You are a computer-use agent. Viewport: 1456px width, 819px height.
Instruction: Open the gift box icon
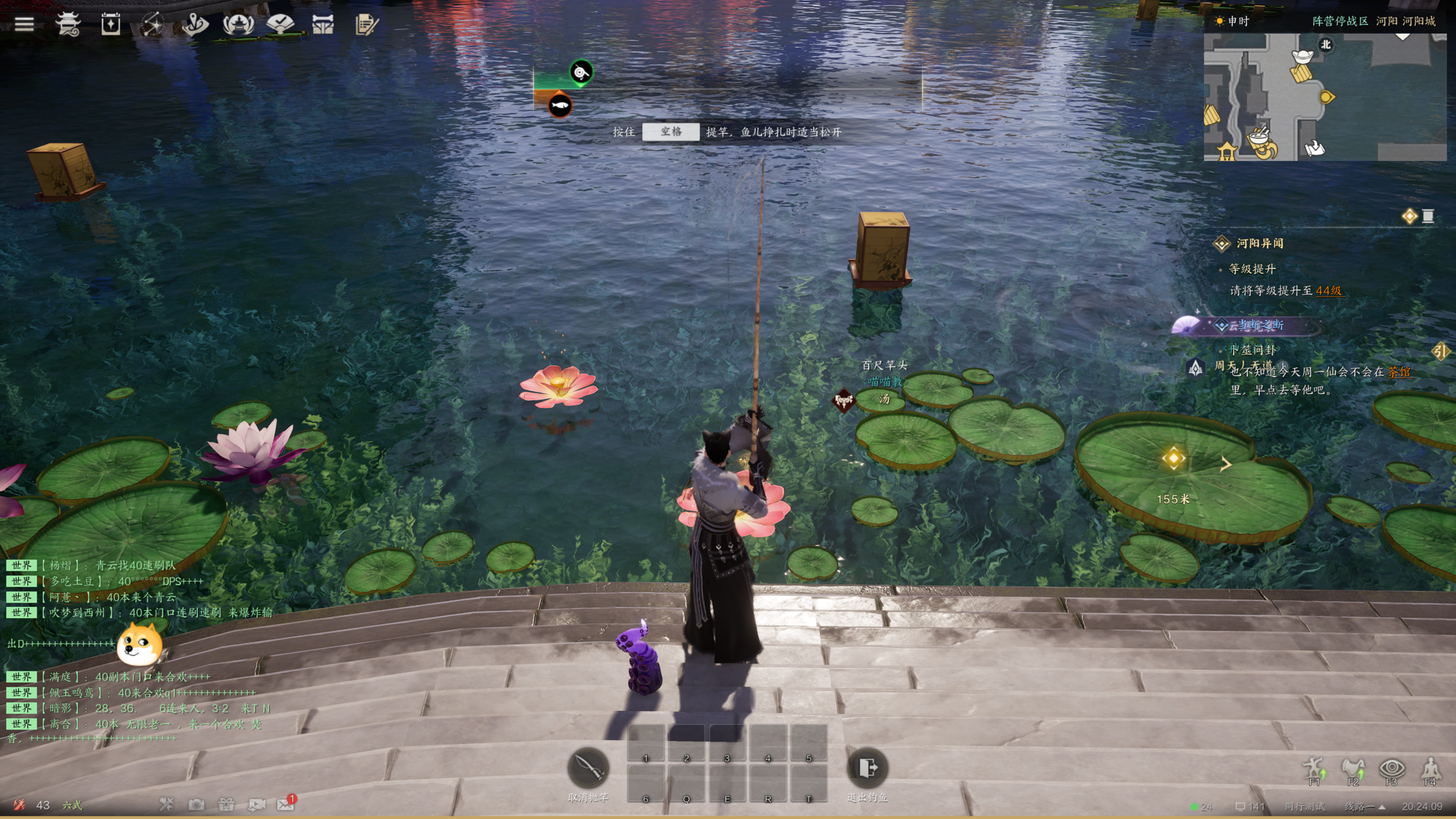click(x=227, y=804)
